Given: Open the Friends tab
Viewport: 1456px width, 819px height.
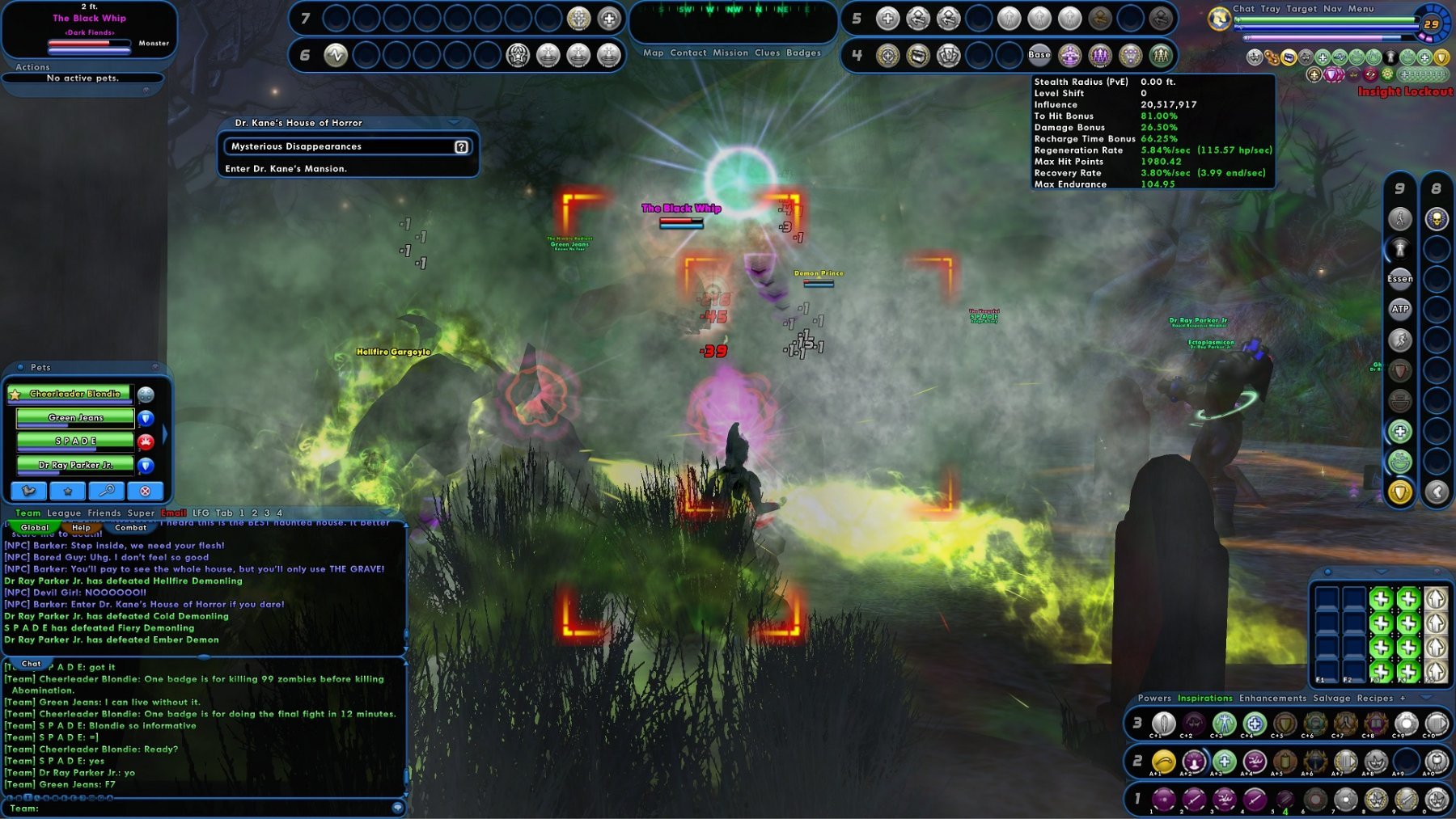Looking at the screenshot, I should click(104, 513).
